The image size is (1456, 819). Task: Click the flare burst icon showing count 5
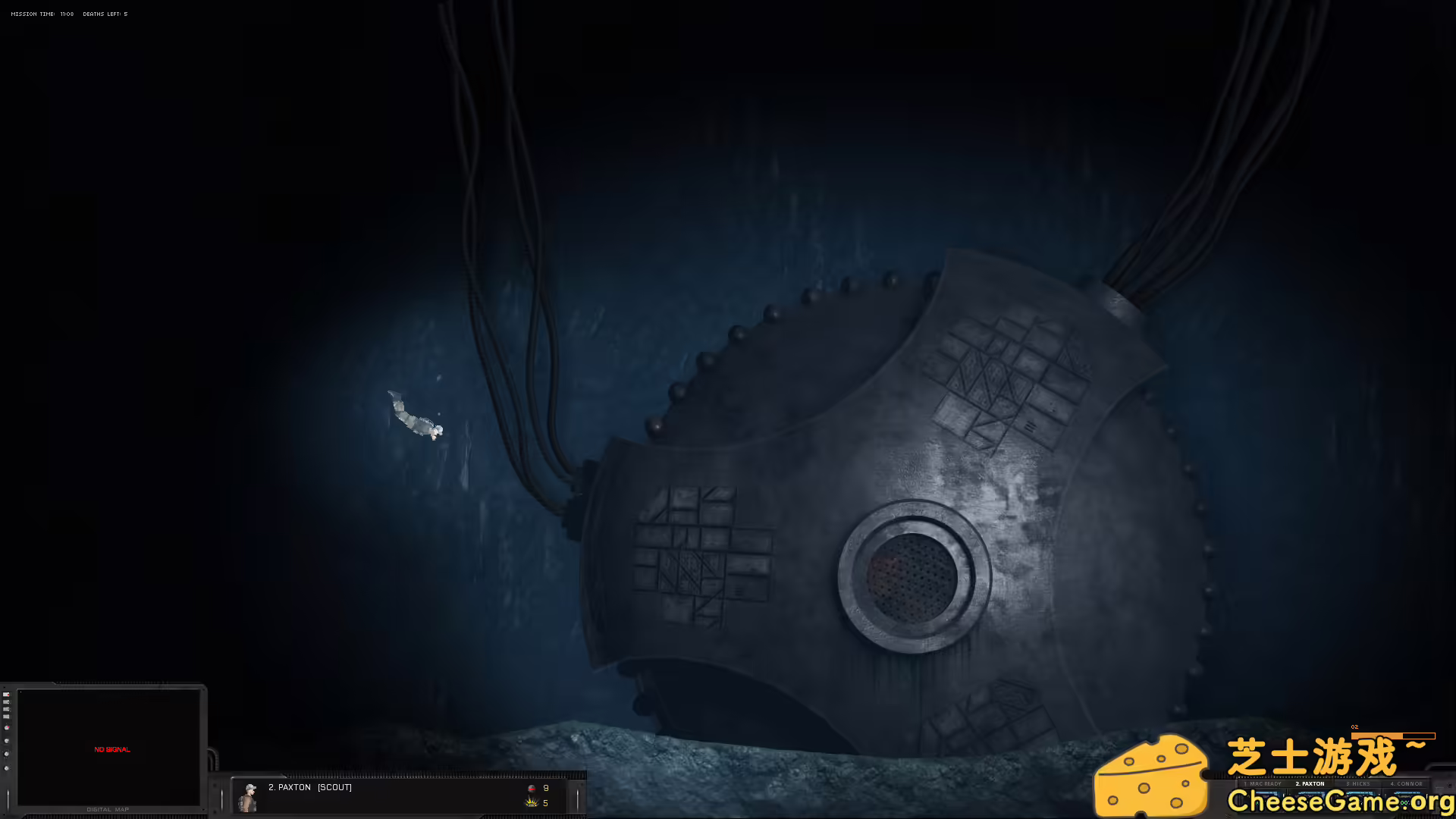529,802
